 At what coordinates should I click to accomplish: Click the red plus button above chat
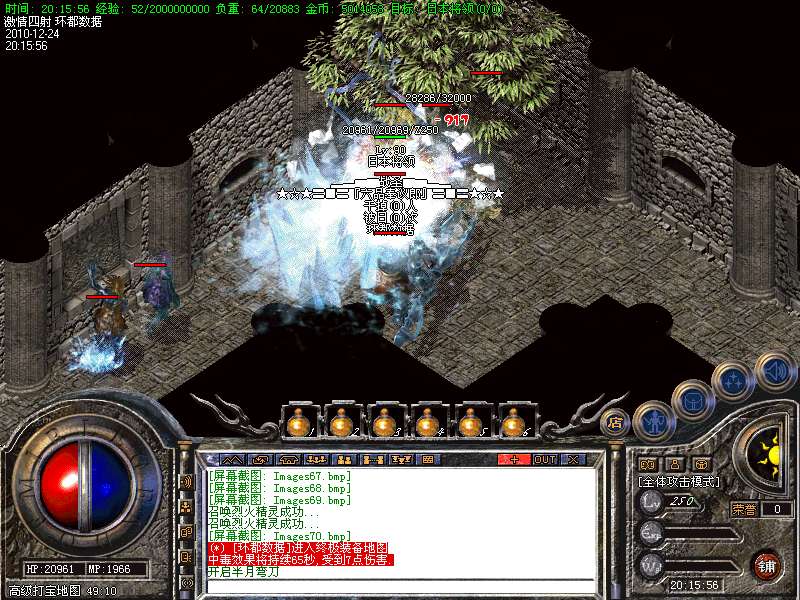pos(514,460)
